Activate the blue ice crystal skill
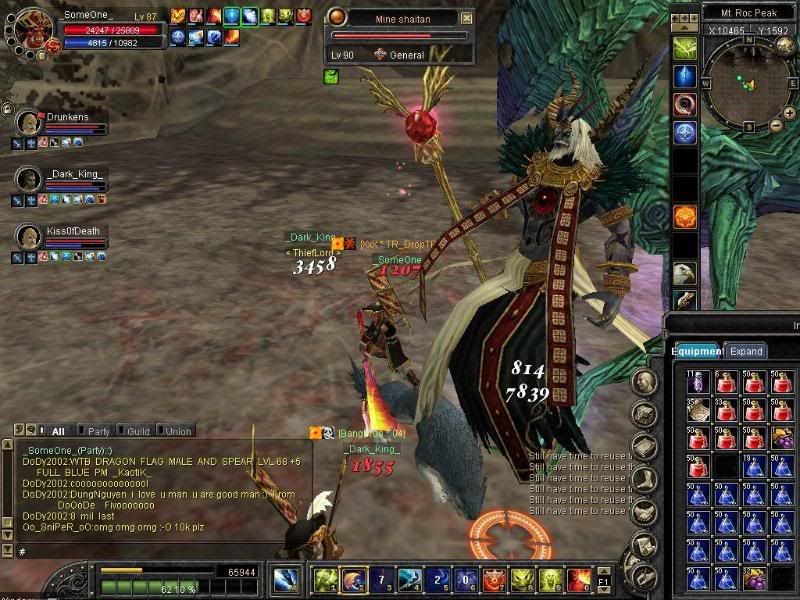800x600 pixels. 685,76
